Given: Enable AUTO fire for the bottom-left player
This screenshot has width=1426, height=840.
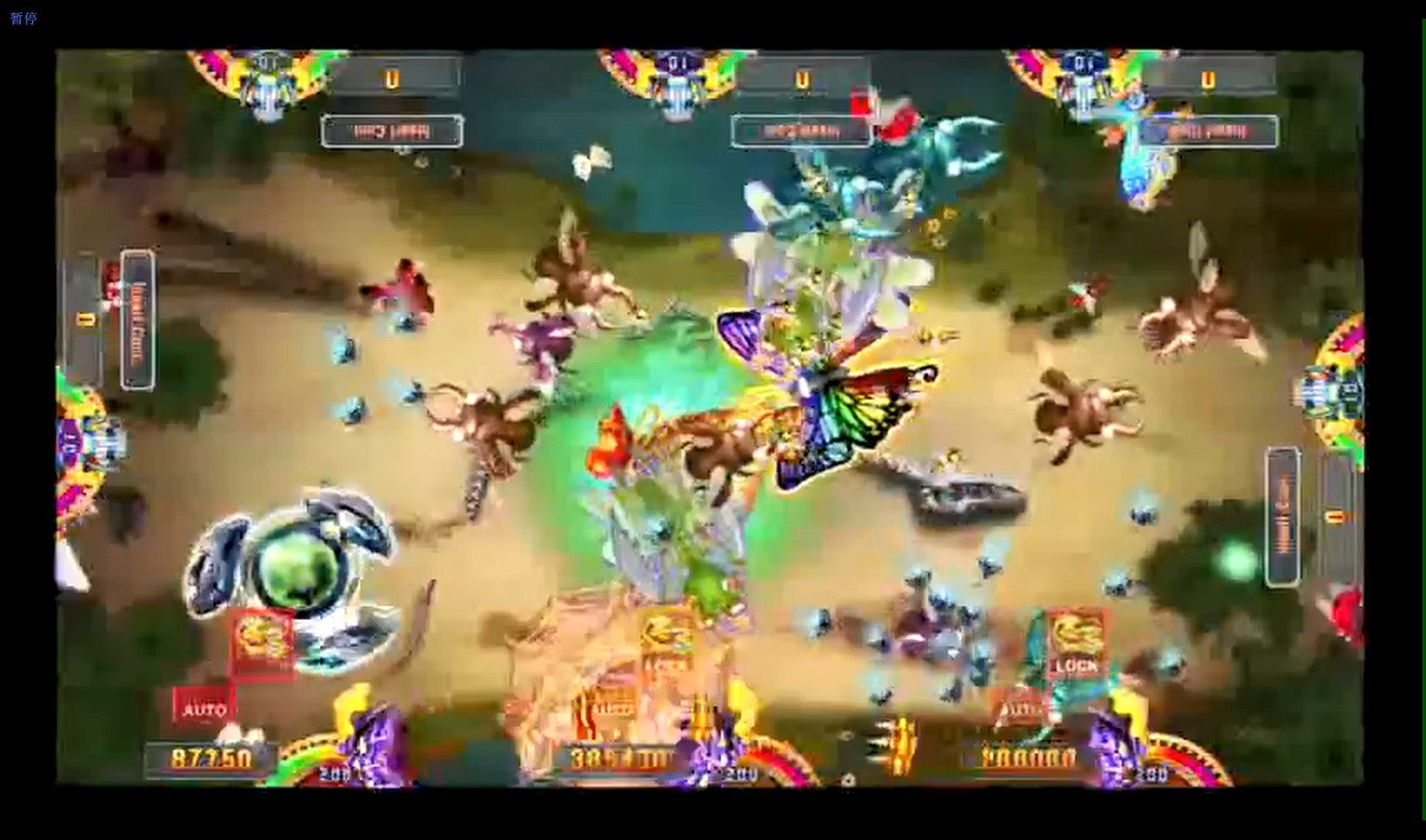Looking at the screenshot, I should click(204, 708).
